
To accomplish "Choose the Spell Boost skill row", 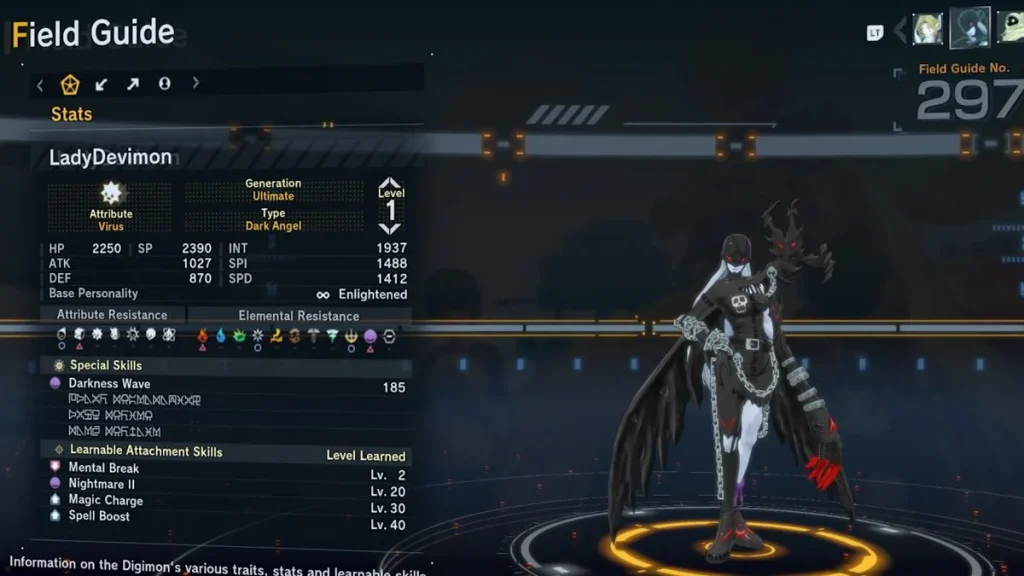I will pos(99,516).
